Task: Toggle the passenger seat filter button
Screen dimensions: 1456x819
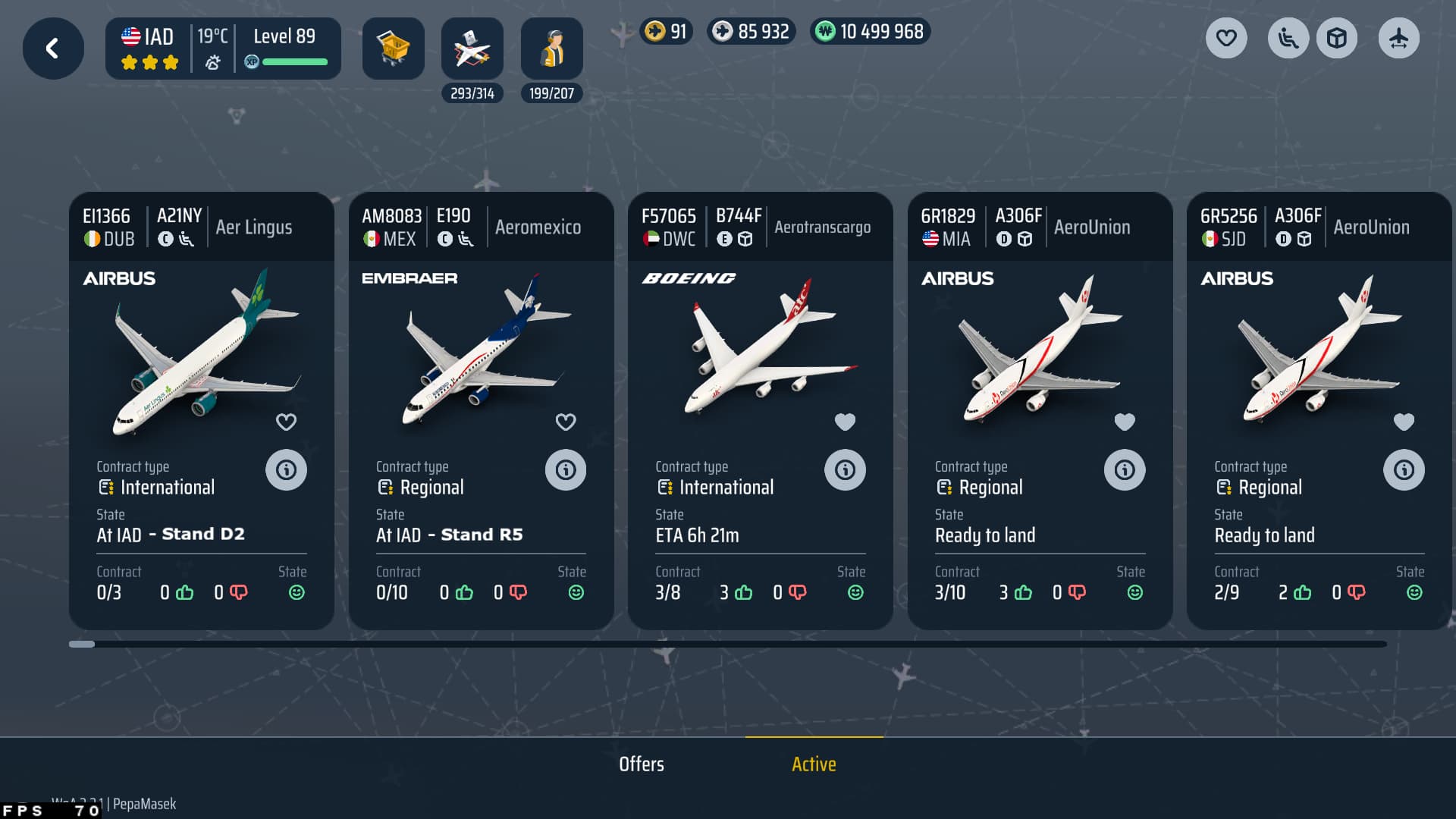Action: 1288,38
